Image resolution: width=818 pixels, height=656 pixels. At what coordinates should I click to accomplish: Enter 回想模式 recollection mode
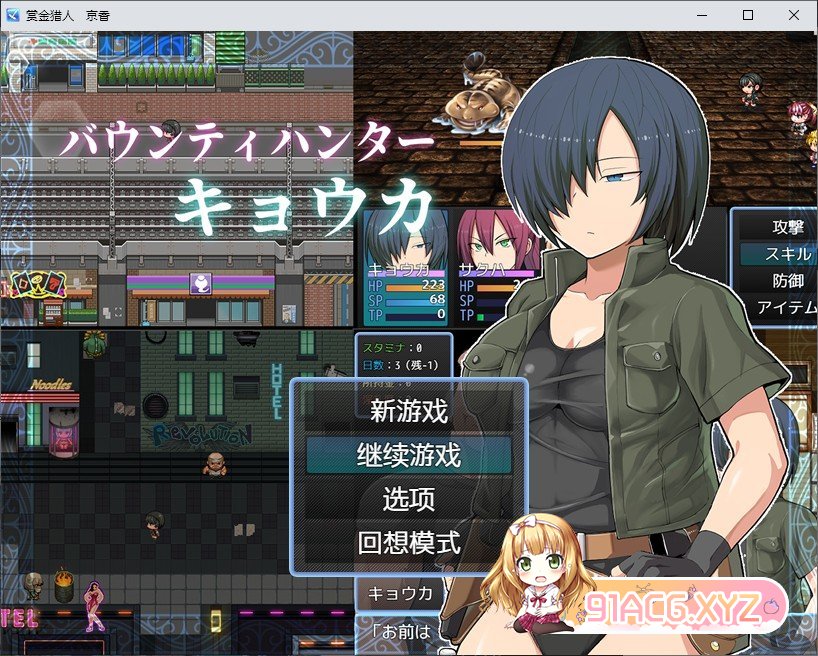coord(408,543)
